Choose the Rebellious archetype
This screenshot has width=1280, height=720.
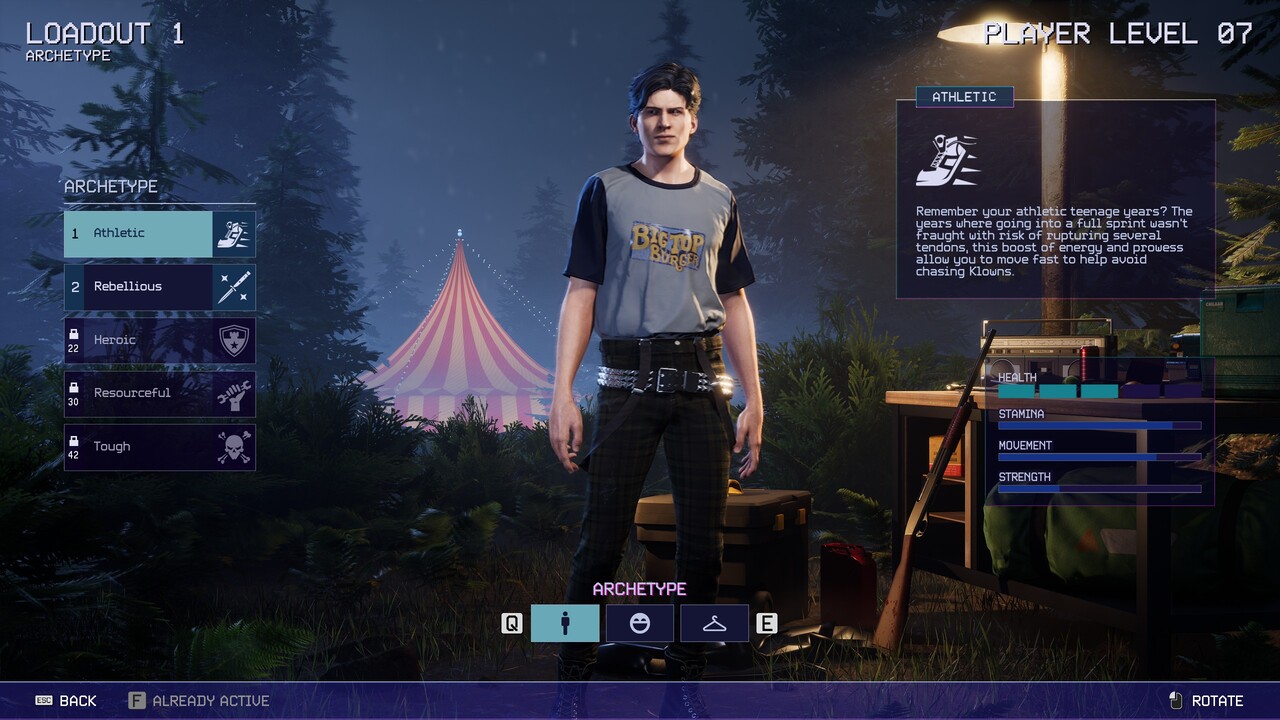(159, 287)
